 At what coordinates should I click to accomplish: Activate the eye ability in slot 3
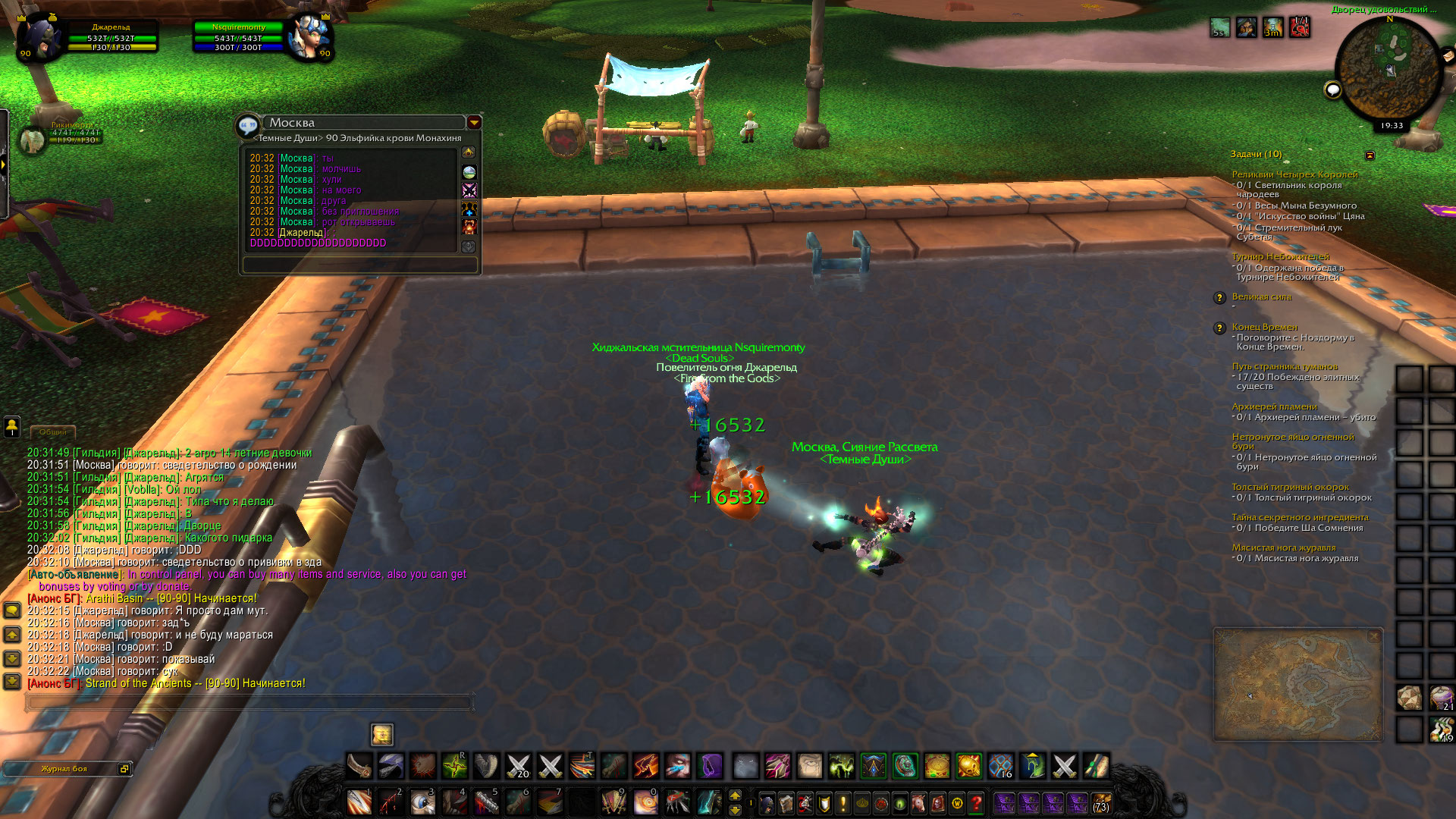click(x=422, y=802)
